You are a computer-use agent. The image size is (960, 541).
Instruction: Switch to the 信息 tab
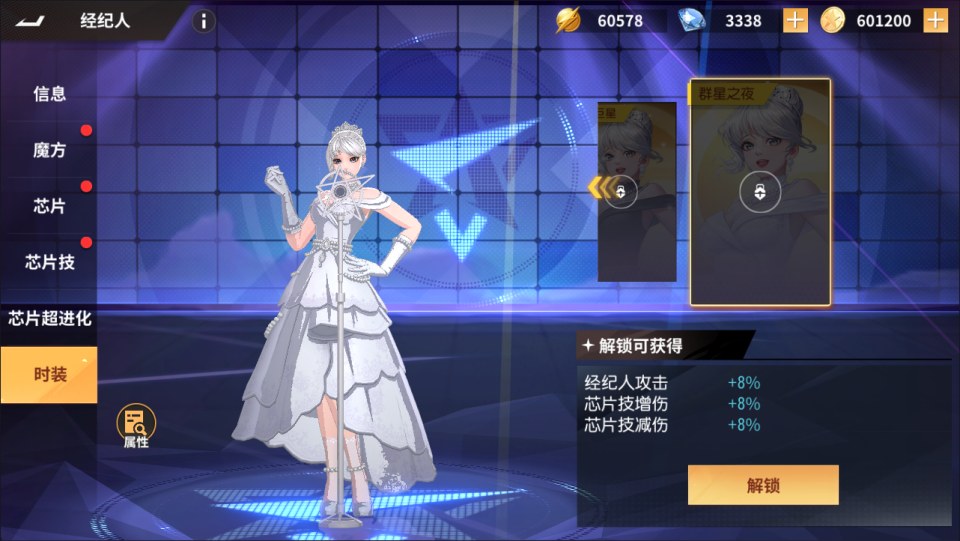click(x=49, y=94)
